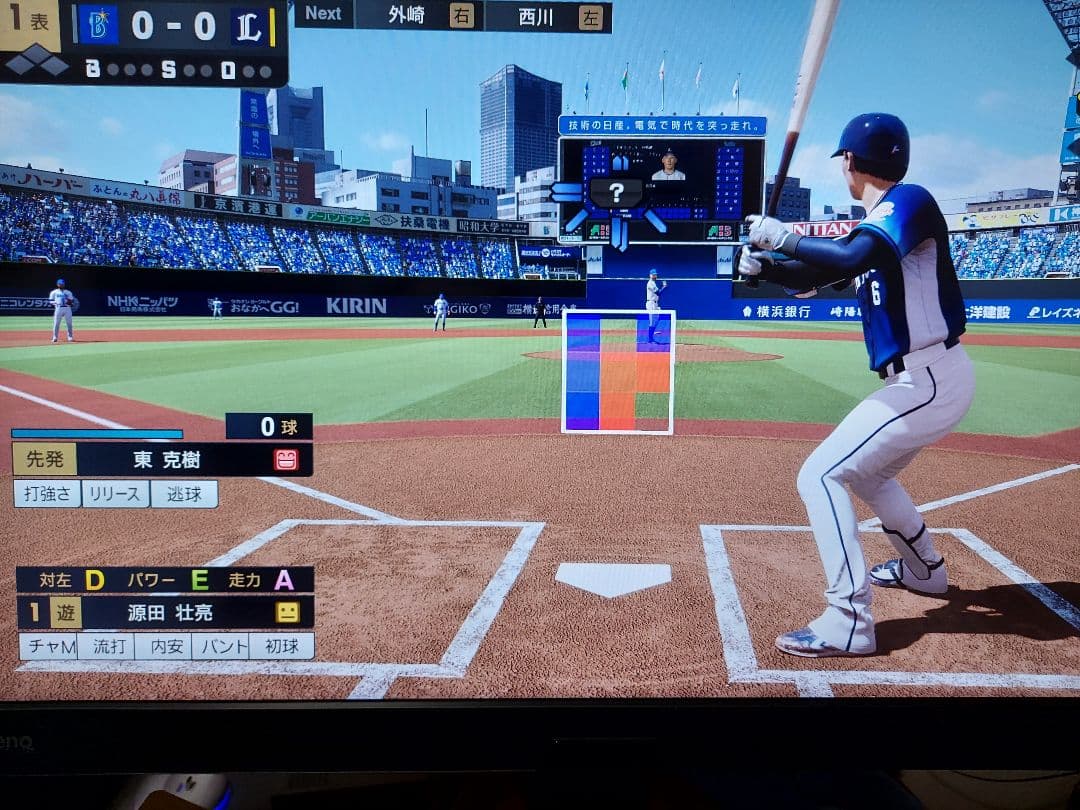This screenshot has height=810, width=1080.
Task: Click the 打強さ pitcher ability tag
Action: point(47,494)
